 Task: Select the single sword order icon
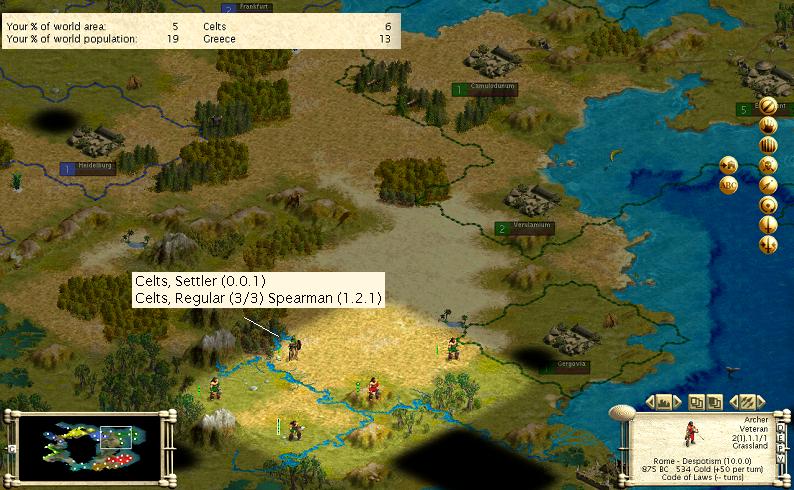pos(769,224)
